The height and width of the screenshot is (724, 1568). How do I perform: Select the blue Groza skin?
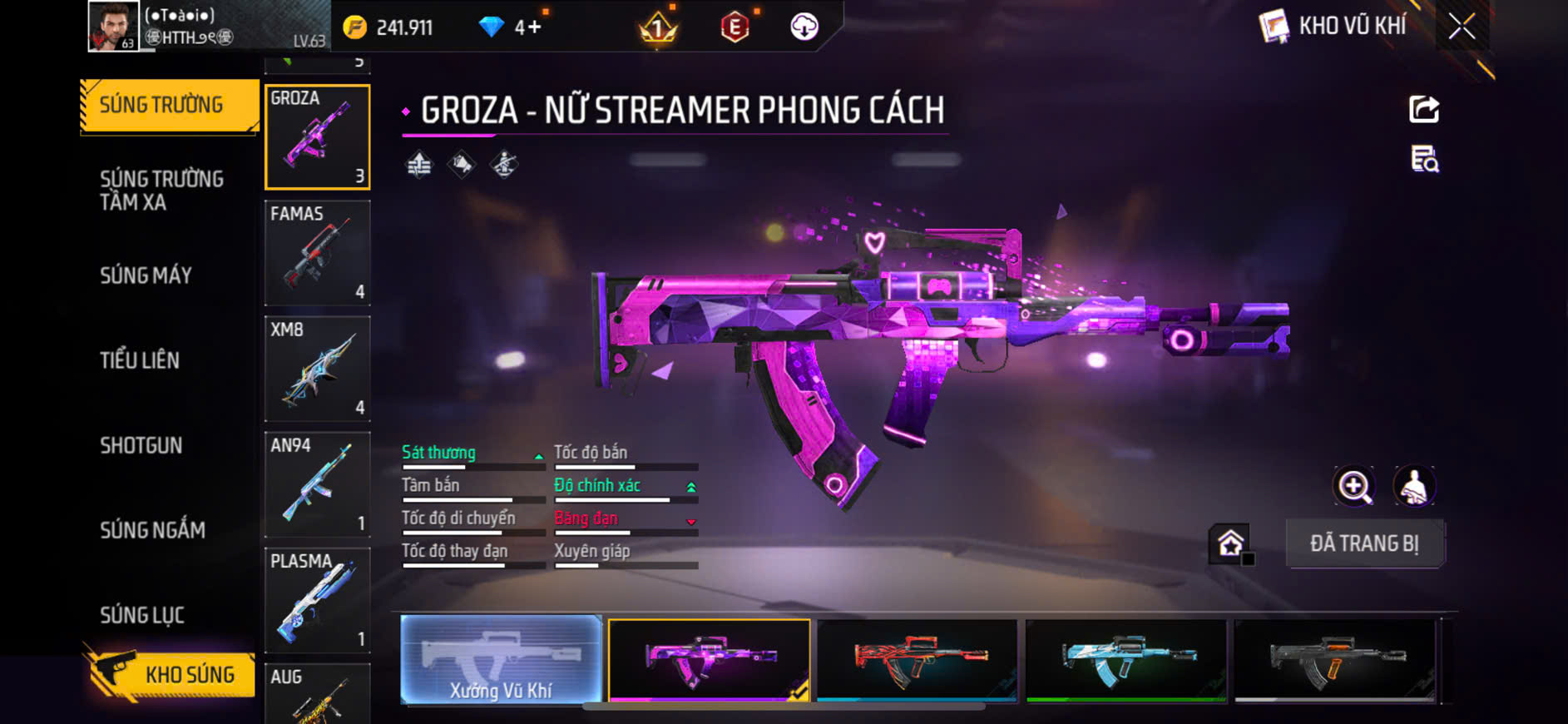point(1126,660)
